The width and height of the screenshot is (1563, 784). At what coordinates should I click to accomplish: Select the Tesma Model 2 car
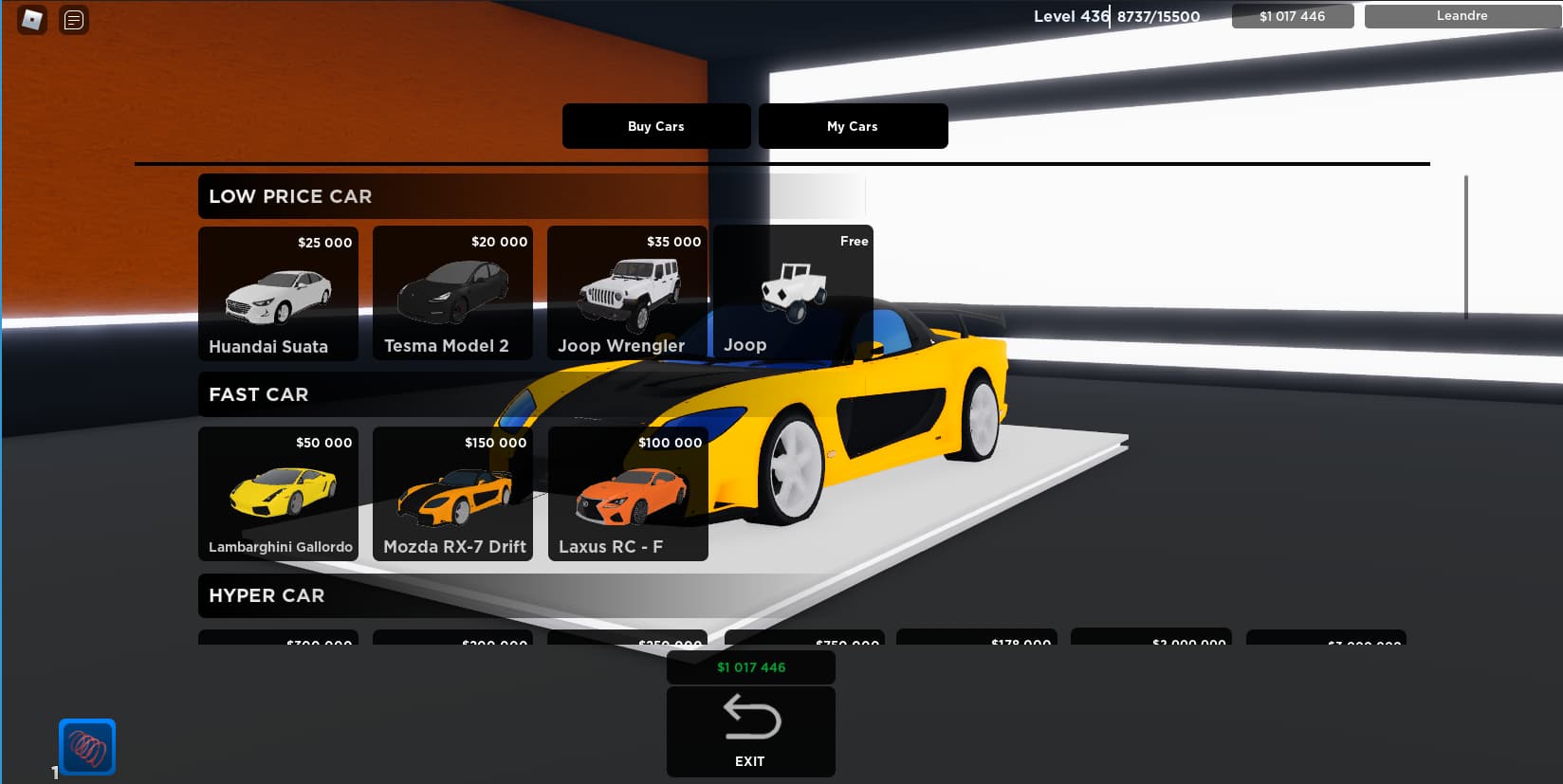(x=452, y=294)
